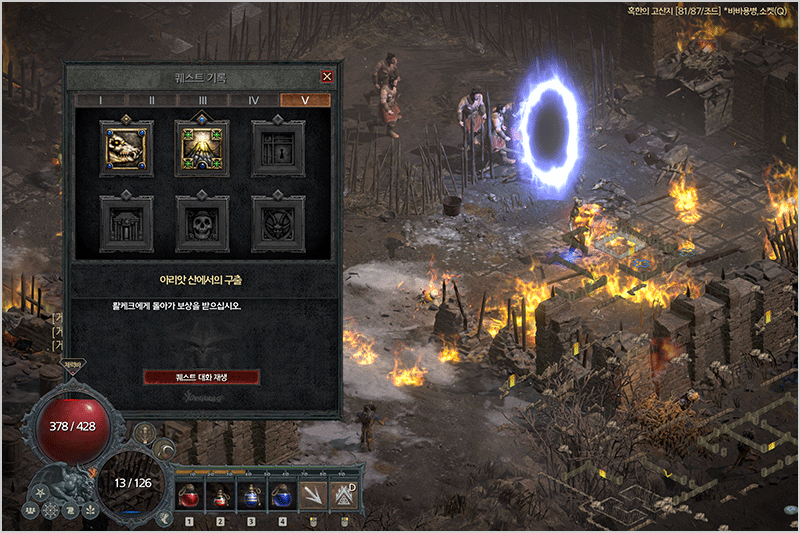This screenshot has height=533, width=800.
Task: Select the gold beast skull quest icon
Action: pyautogui.click(x=126, y=148)
